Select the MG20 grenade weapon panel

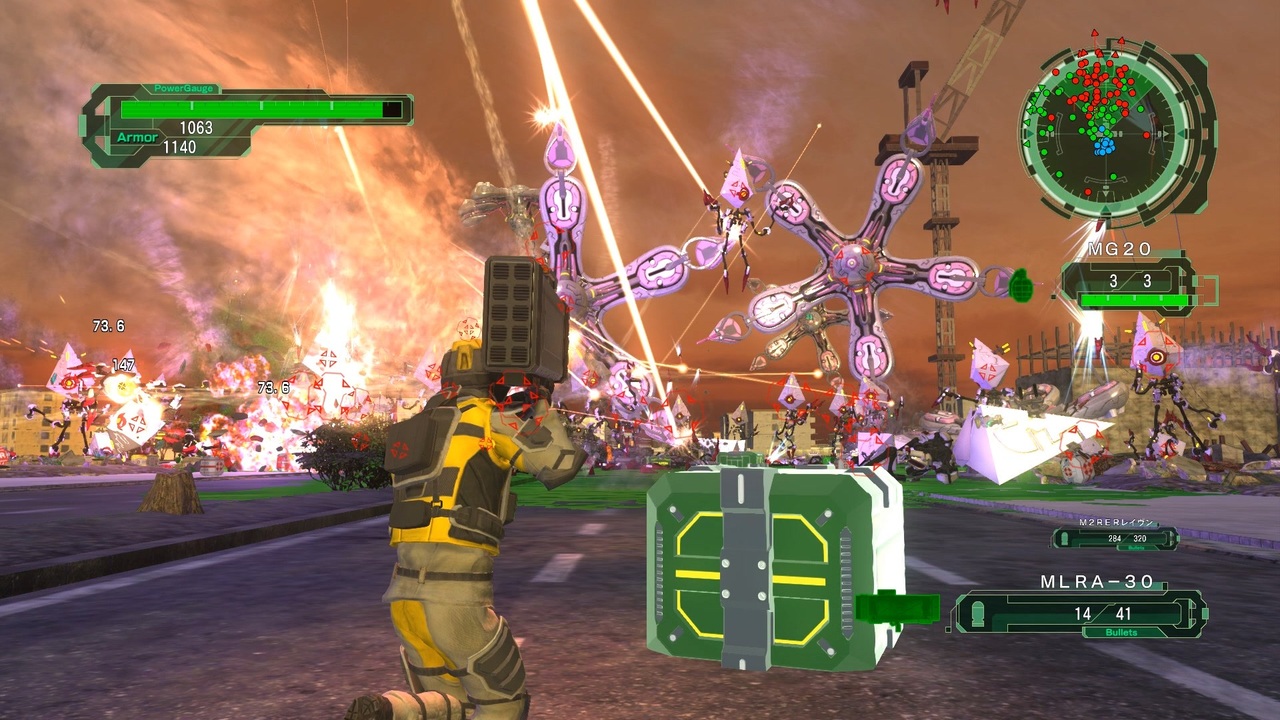click(1127, 283)
